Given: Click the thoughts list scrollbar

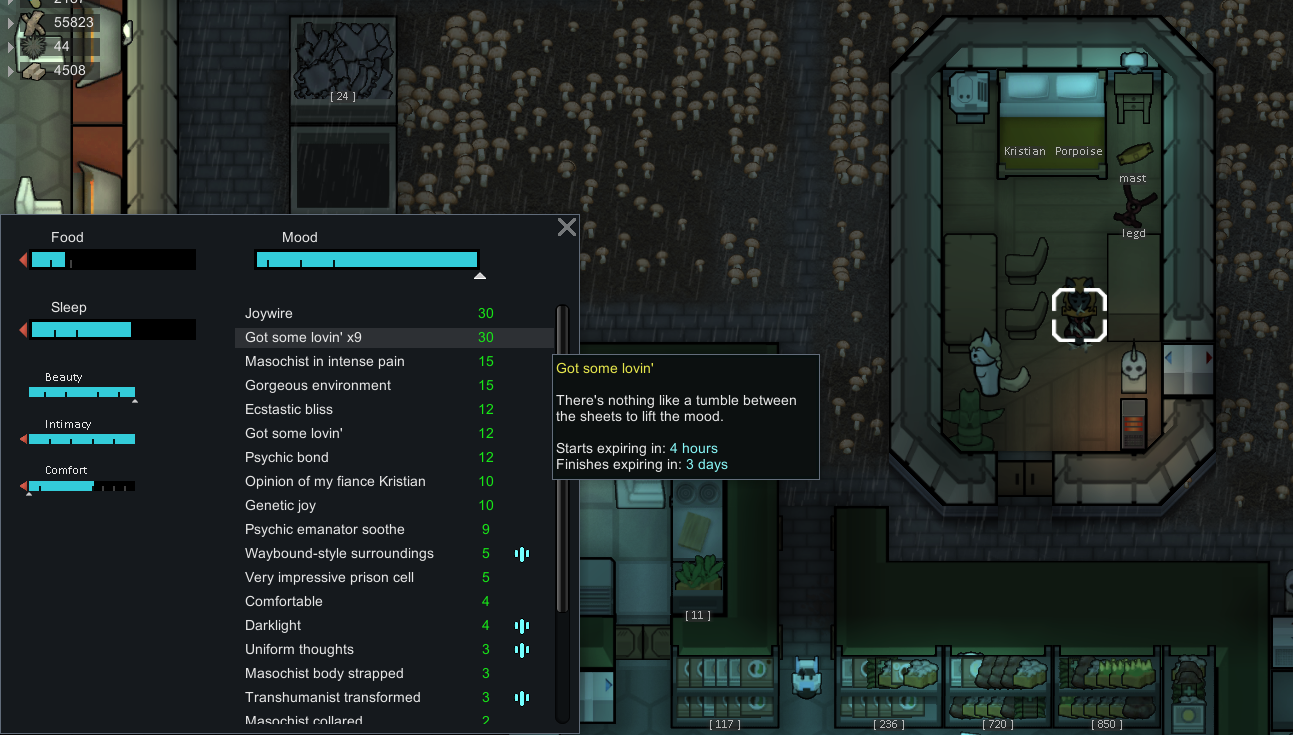Looking at the screenshot, I should (x=562, y=460).
